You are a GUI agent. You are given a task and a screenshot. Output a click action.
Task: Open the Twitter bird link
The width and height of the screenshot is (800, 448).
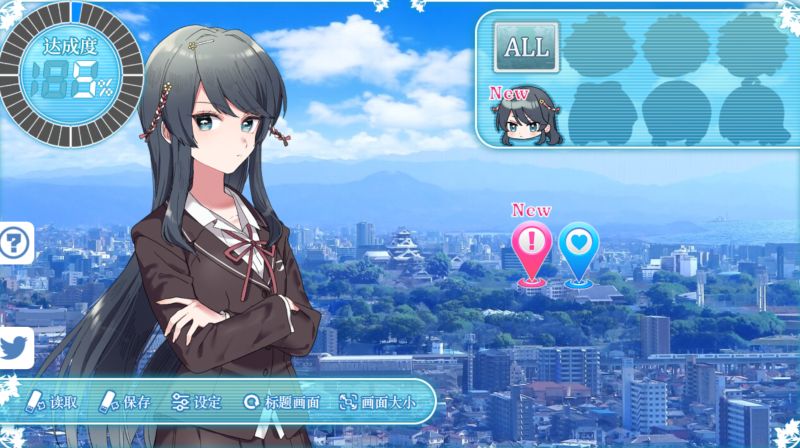[x=14, y=349]
